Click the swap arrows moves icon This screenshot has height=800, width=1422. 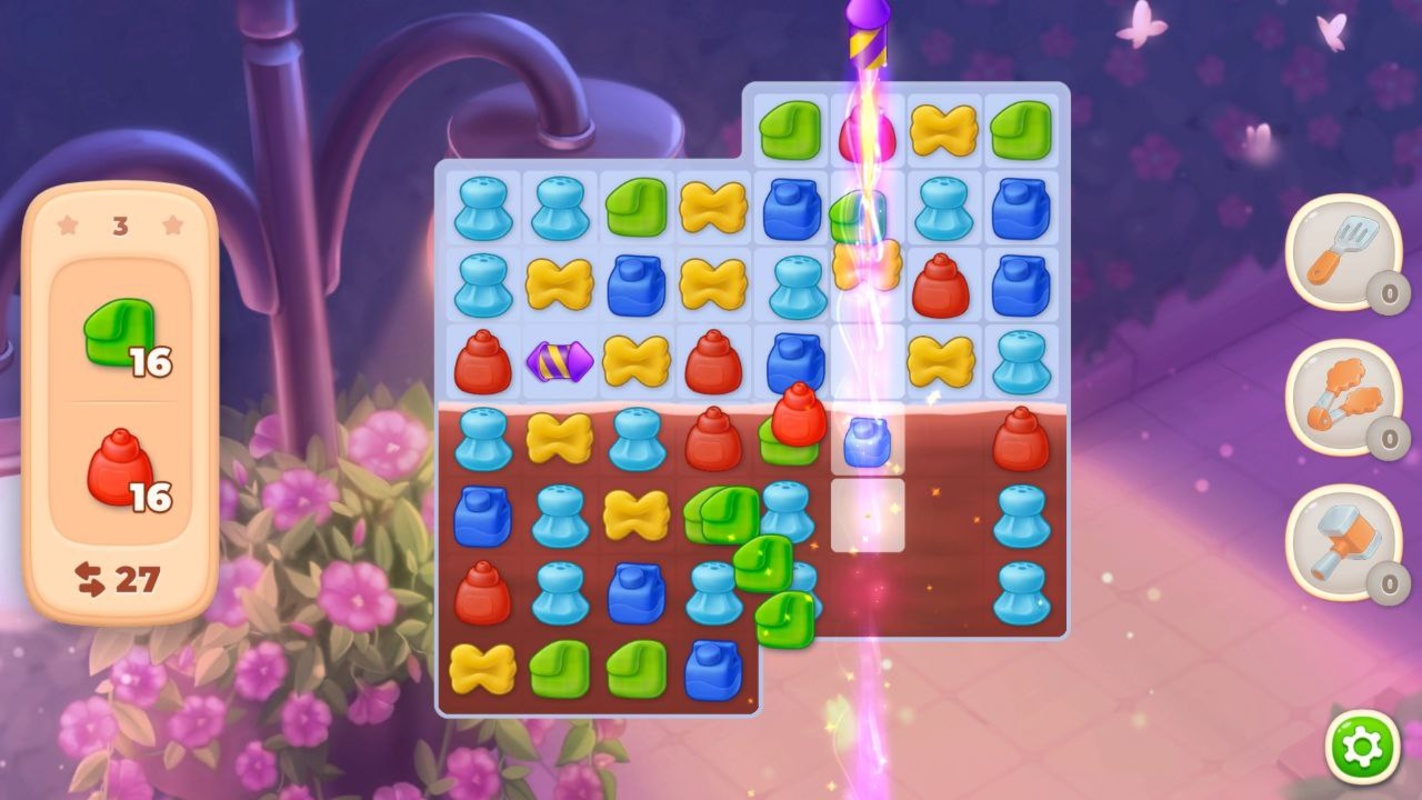[x=89, y=578]
